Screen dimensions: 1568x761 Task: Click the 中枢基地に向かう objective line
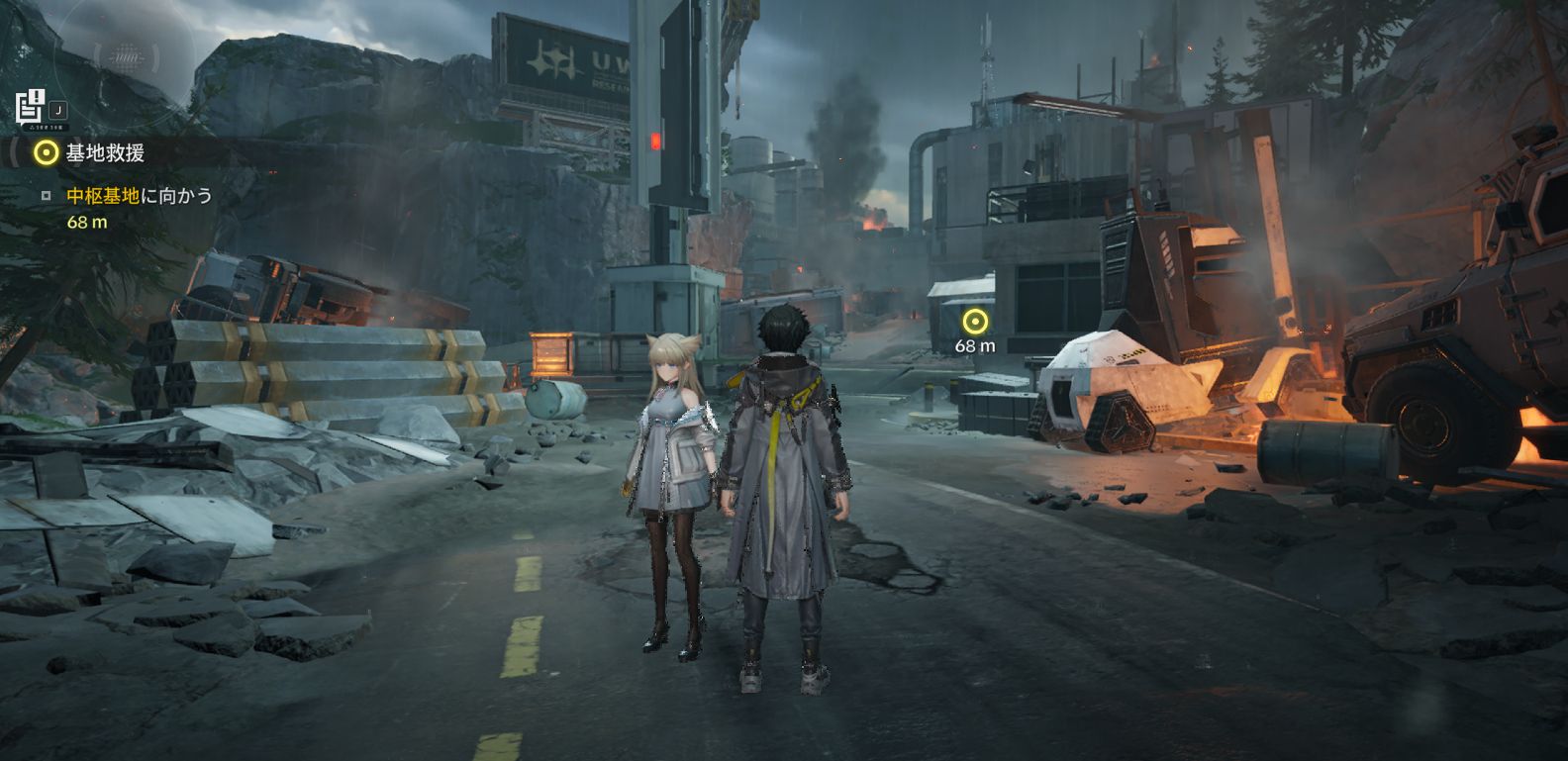coord(139,196)
